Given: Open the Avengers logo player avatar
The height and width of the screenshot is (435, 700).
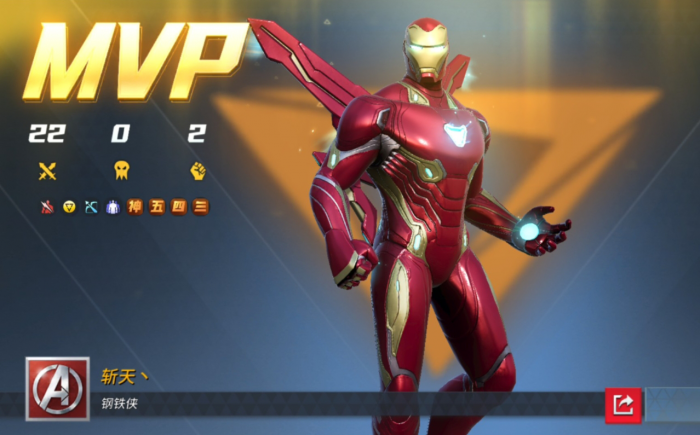Looking at the screenshot, I should [x=57, y=387].
